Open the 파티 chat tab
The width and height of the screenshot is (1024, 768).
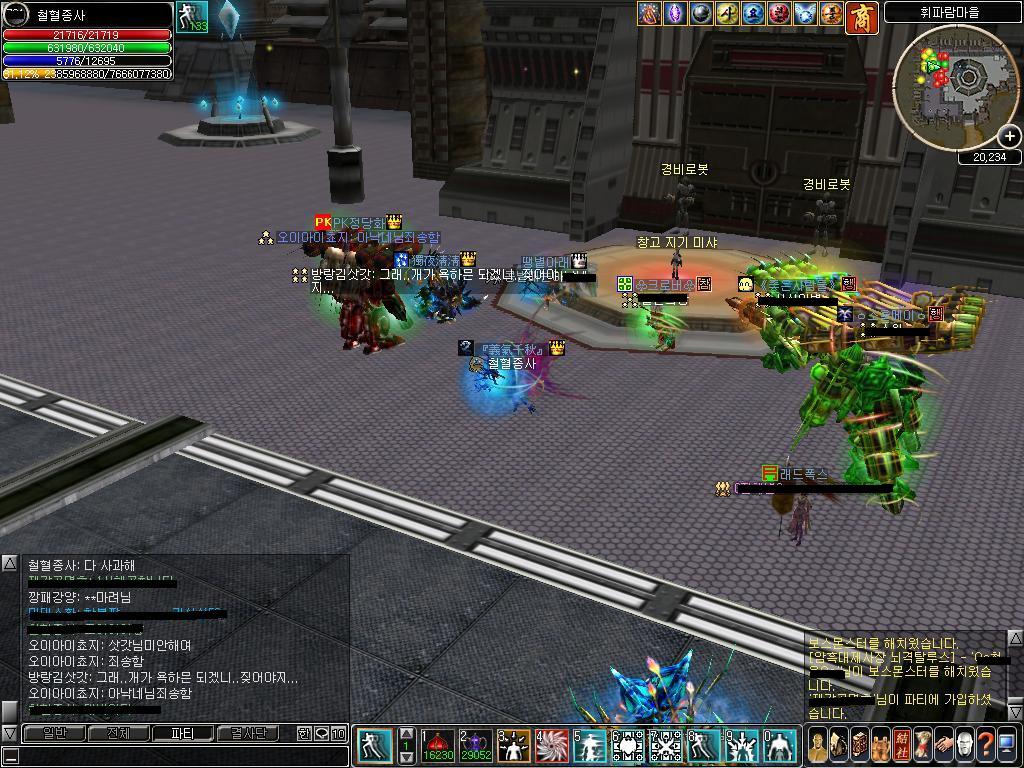pyautogui.click(x=182, y=733)
